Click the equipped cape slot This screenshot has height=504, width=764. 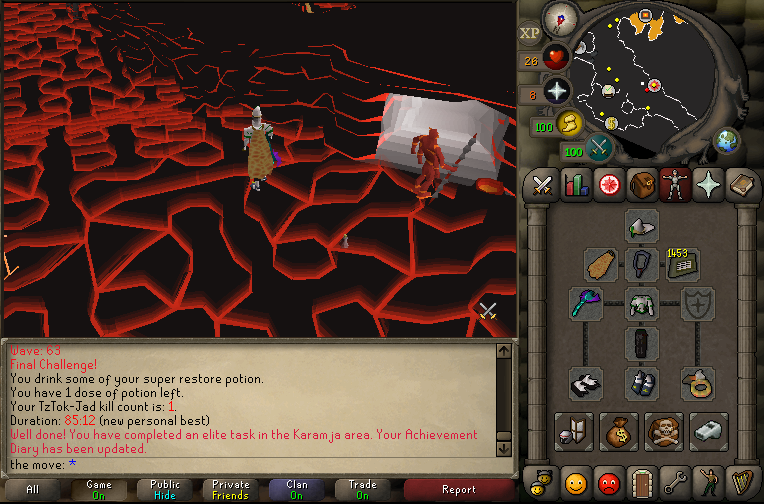pos(600,265)
